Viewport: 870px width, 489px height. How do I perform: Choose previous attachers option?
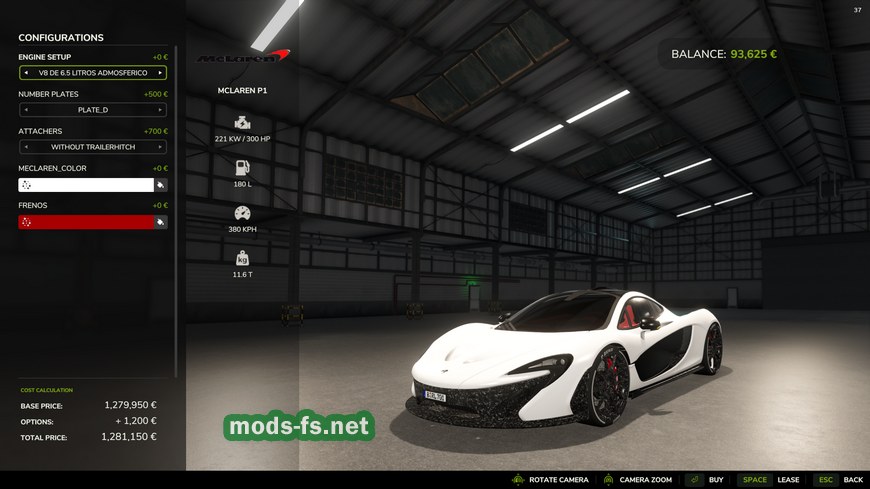(x=26, y=147)
